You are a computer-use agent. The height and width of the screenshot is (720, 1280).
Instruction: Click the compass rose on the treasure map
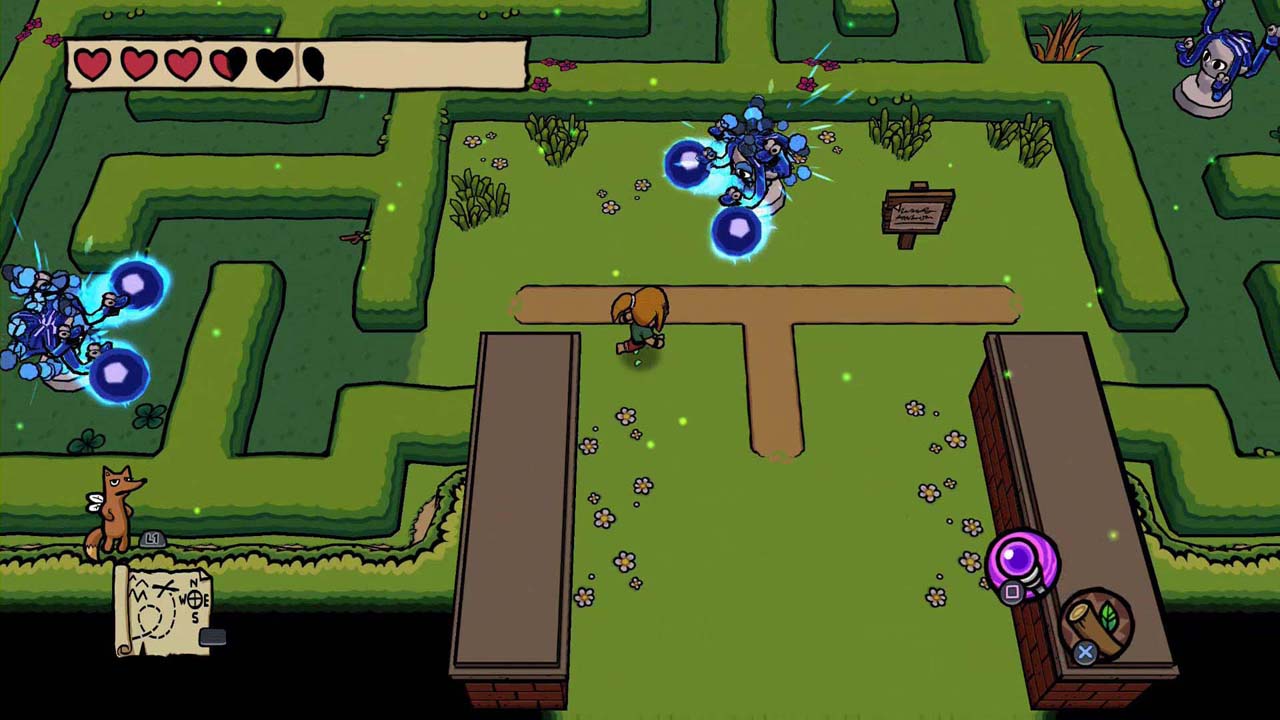tap(196, 599)
